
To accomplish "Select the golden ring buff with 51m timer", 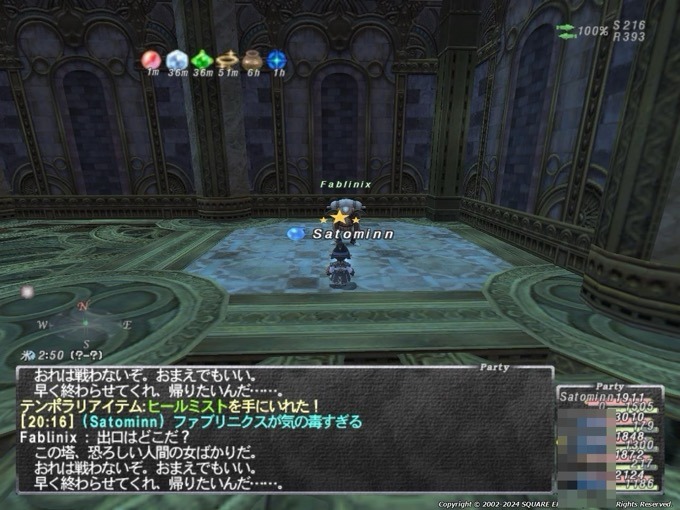I will [227, 60].
